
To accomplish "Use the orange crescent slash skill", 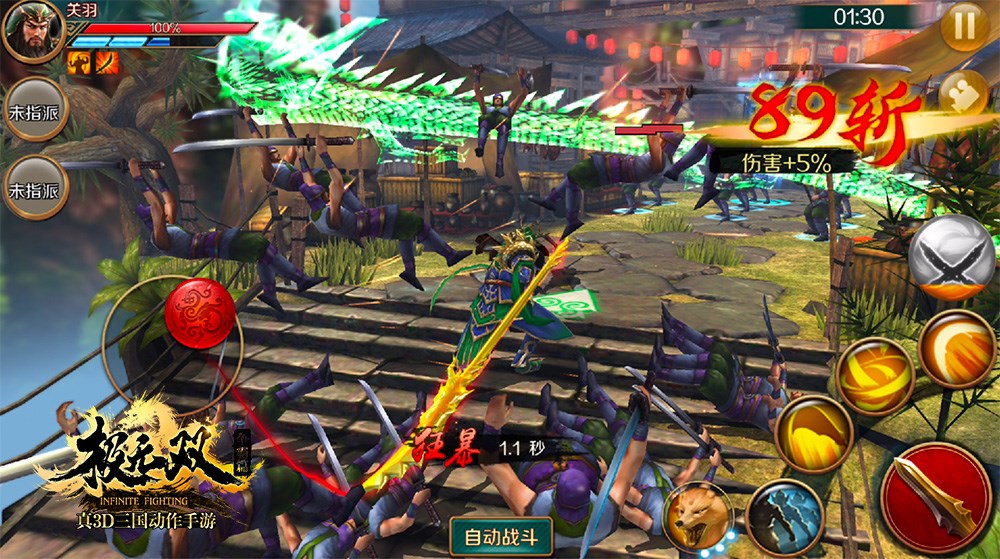I will pyautogui.click(x=957, y=348).
